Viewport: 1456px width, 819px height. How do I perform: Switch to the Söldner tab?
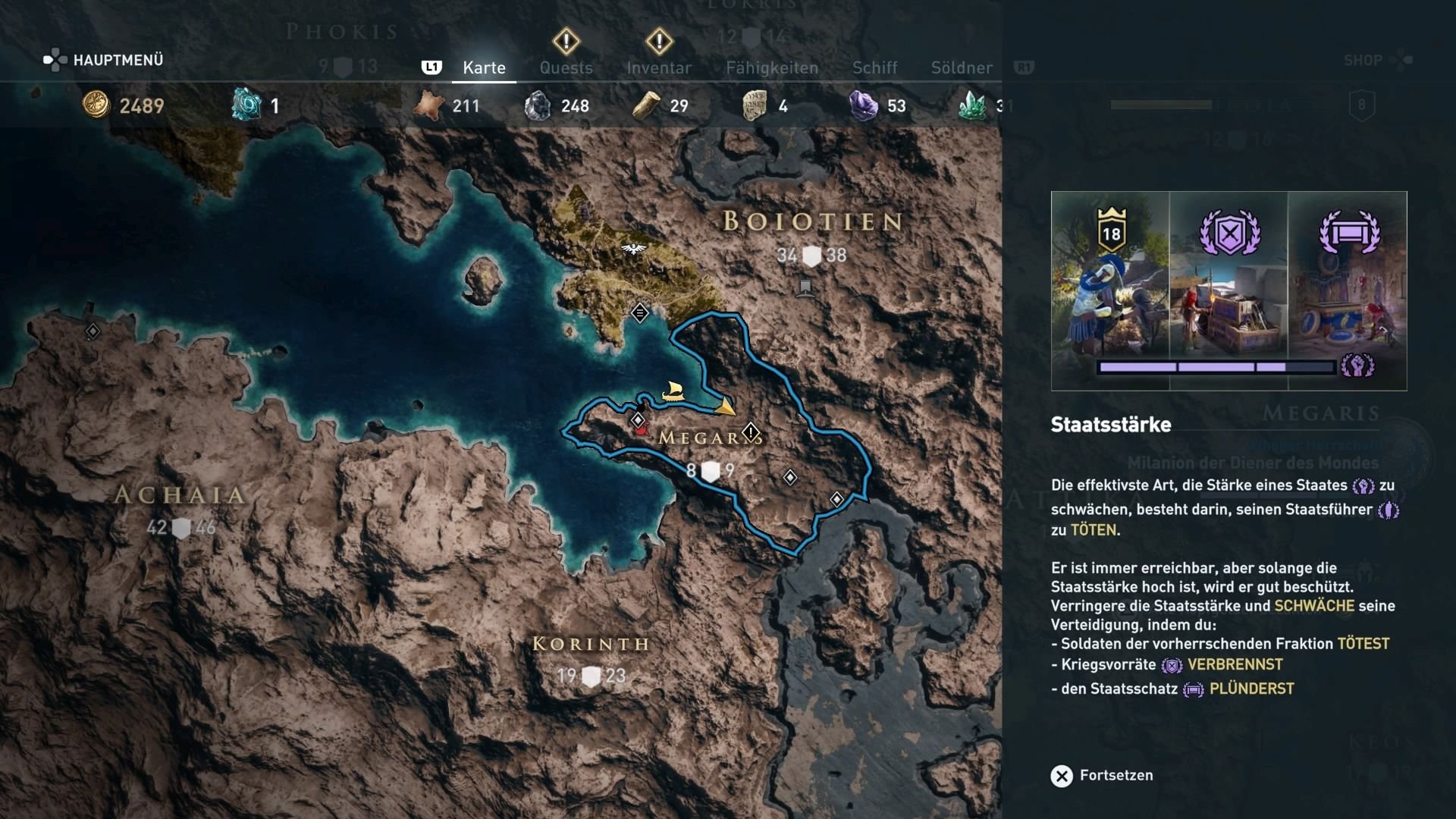pyautogui.click(x=961, y=67)
